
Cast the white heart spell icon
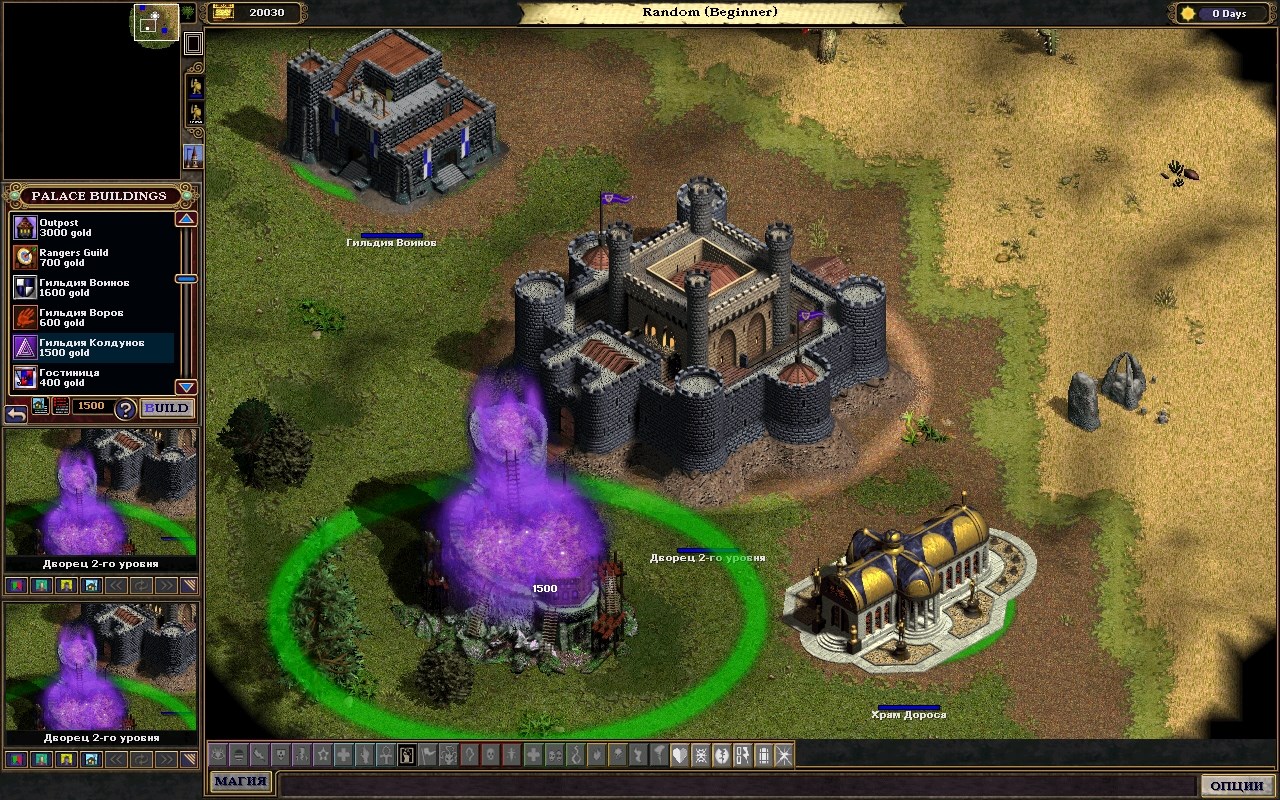(x=678, y=755)
